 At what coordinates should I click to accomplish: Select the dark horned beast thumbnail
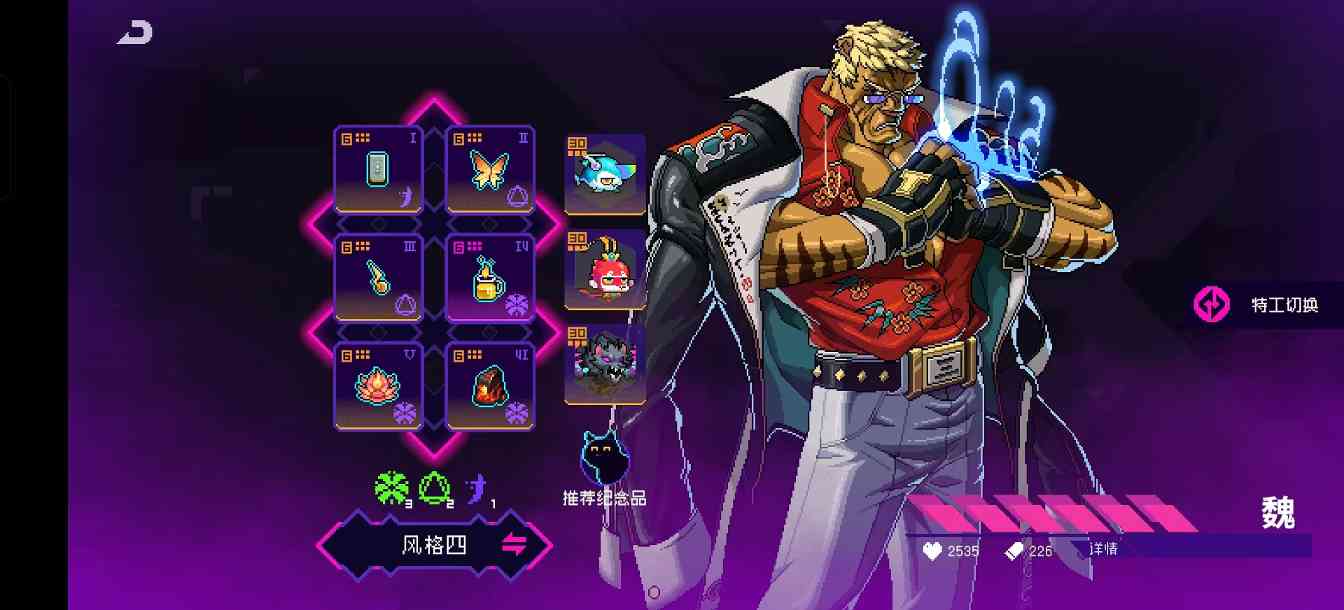[605, 364]
